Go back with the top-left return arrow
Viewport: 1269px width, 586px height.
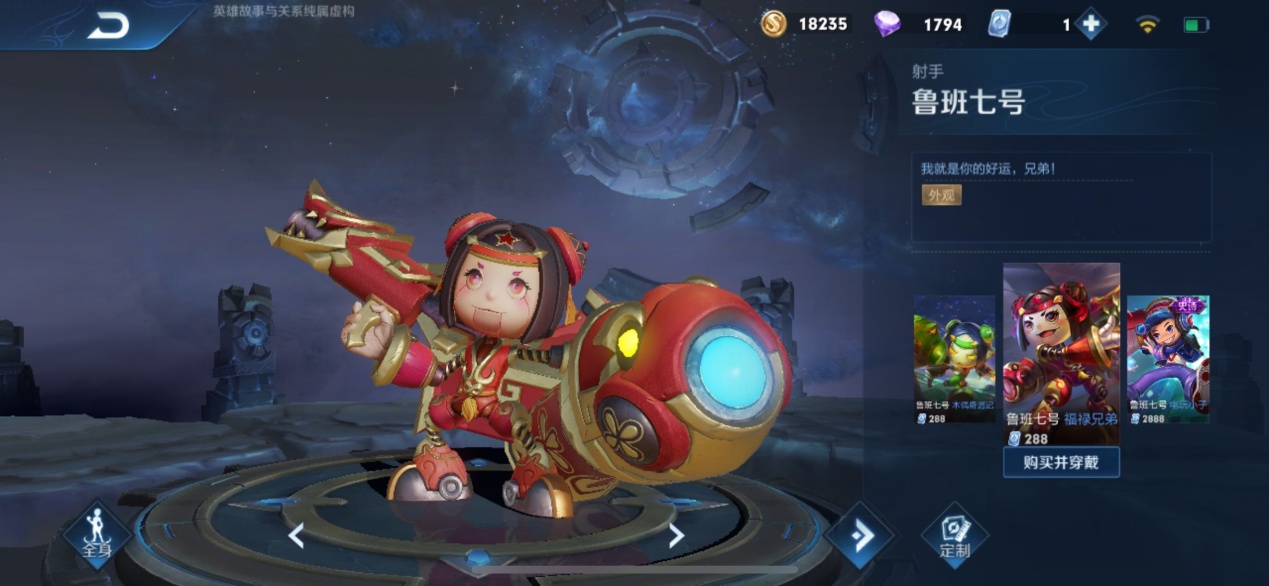(x=108, y=26)
